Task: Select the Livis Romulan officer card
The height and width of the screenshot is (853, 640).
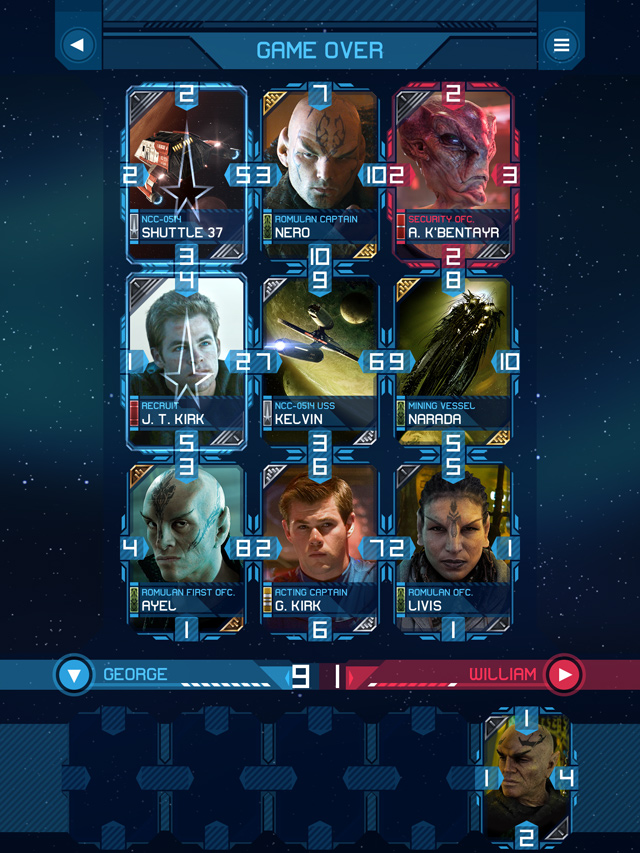Action: [x=453, y=547]
